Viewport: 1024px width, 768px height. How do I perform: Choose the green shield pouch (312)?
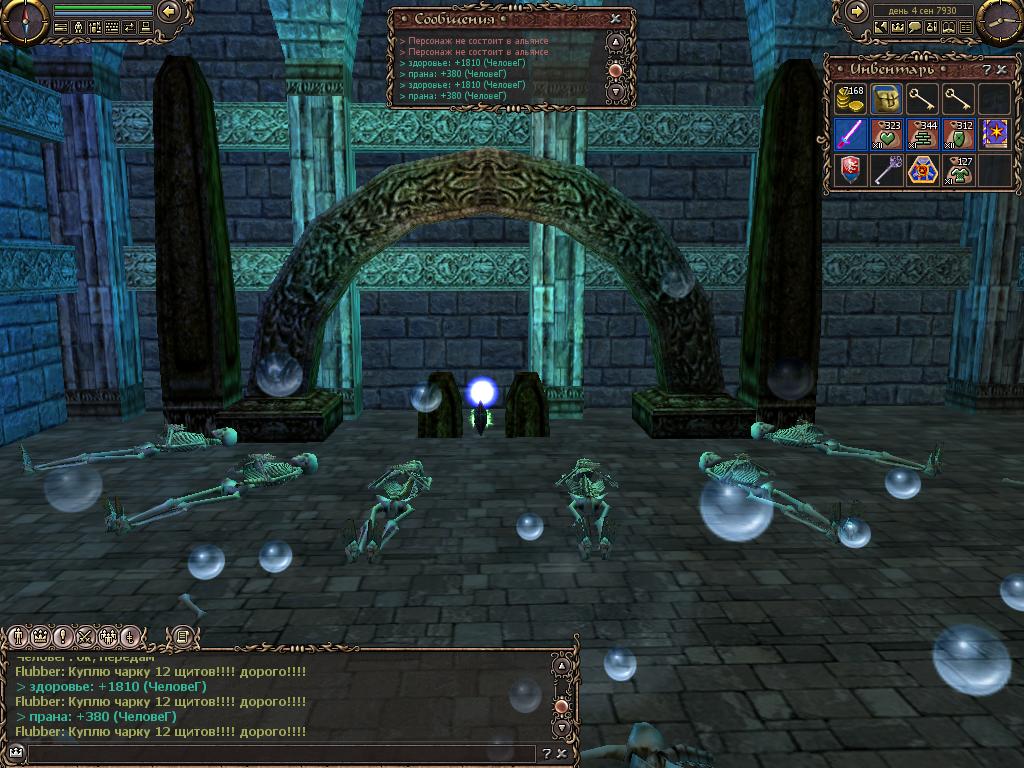click(958, 133)
